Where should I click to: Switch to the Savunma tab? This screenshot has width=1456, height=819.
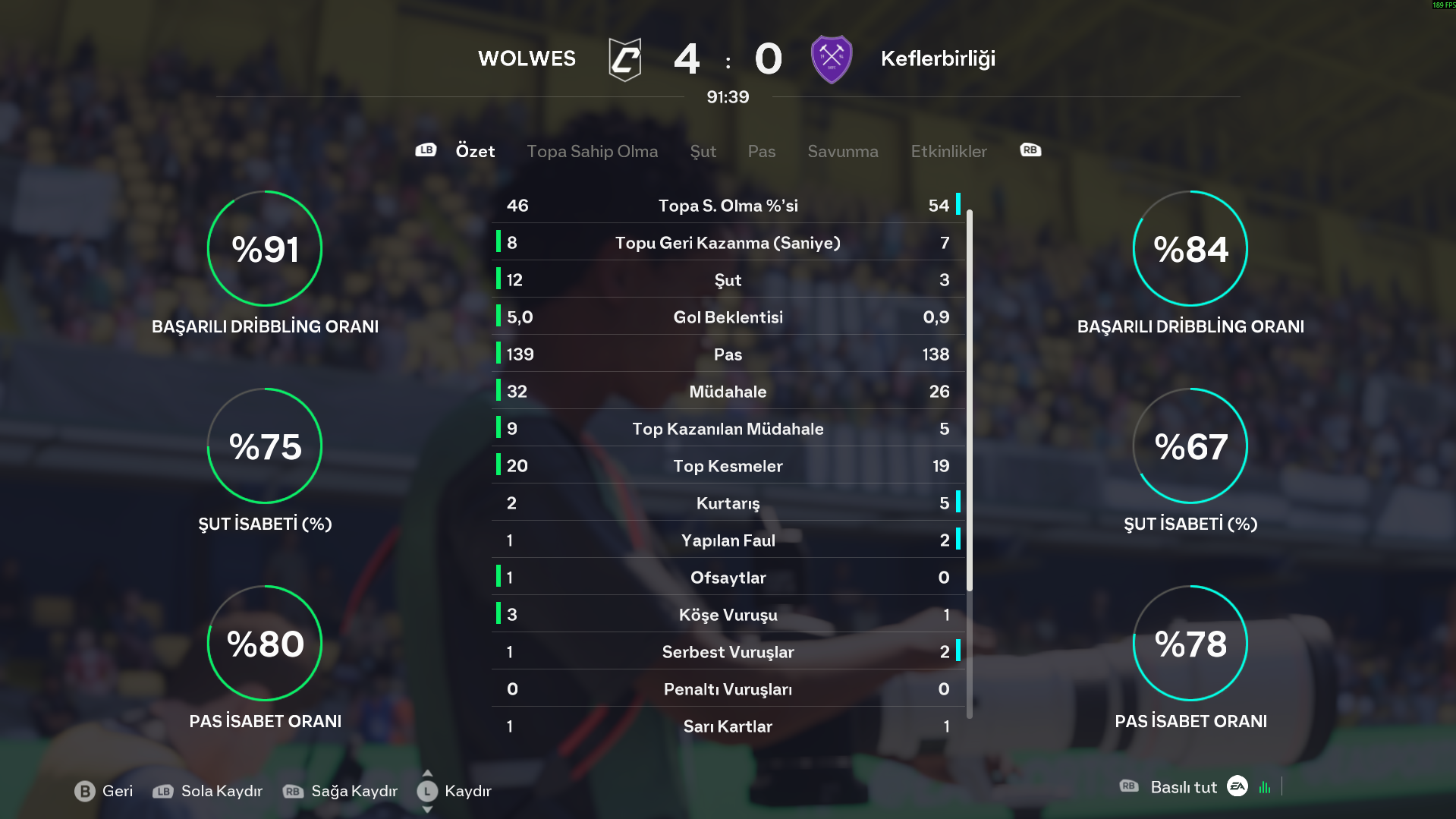[x=842, y=151]
